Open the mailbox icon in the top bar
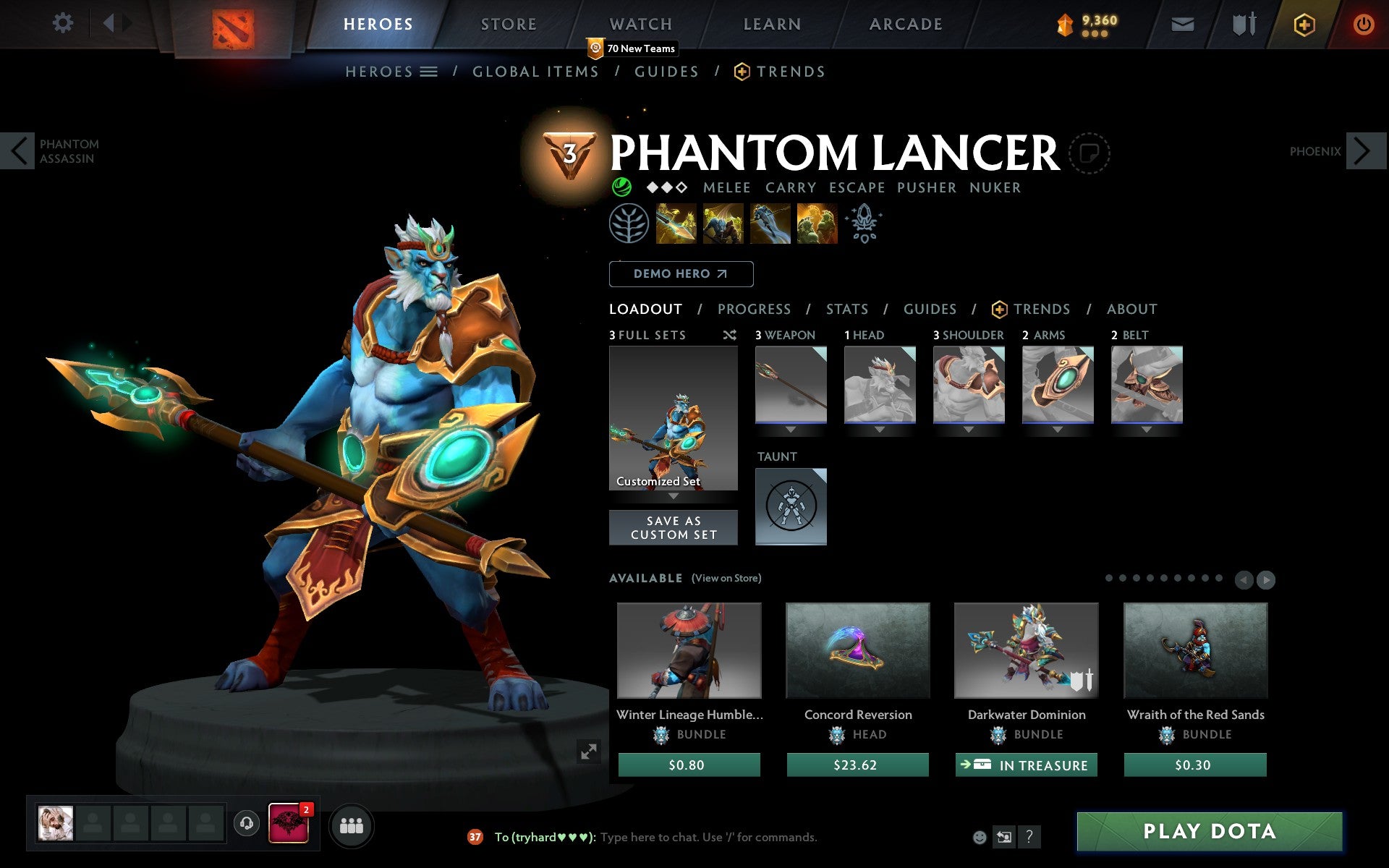The image size is (1389, 868). click(x=1182, y=24)
